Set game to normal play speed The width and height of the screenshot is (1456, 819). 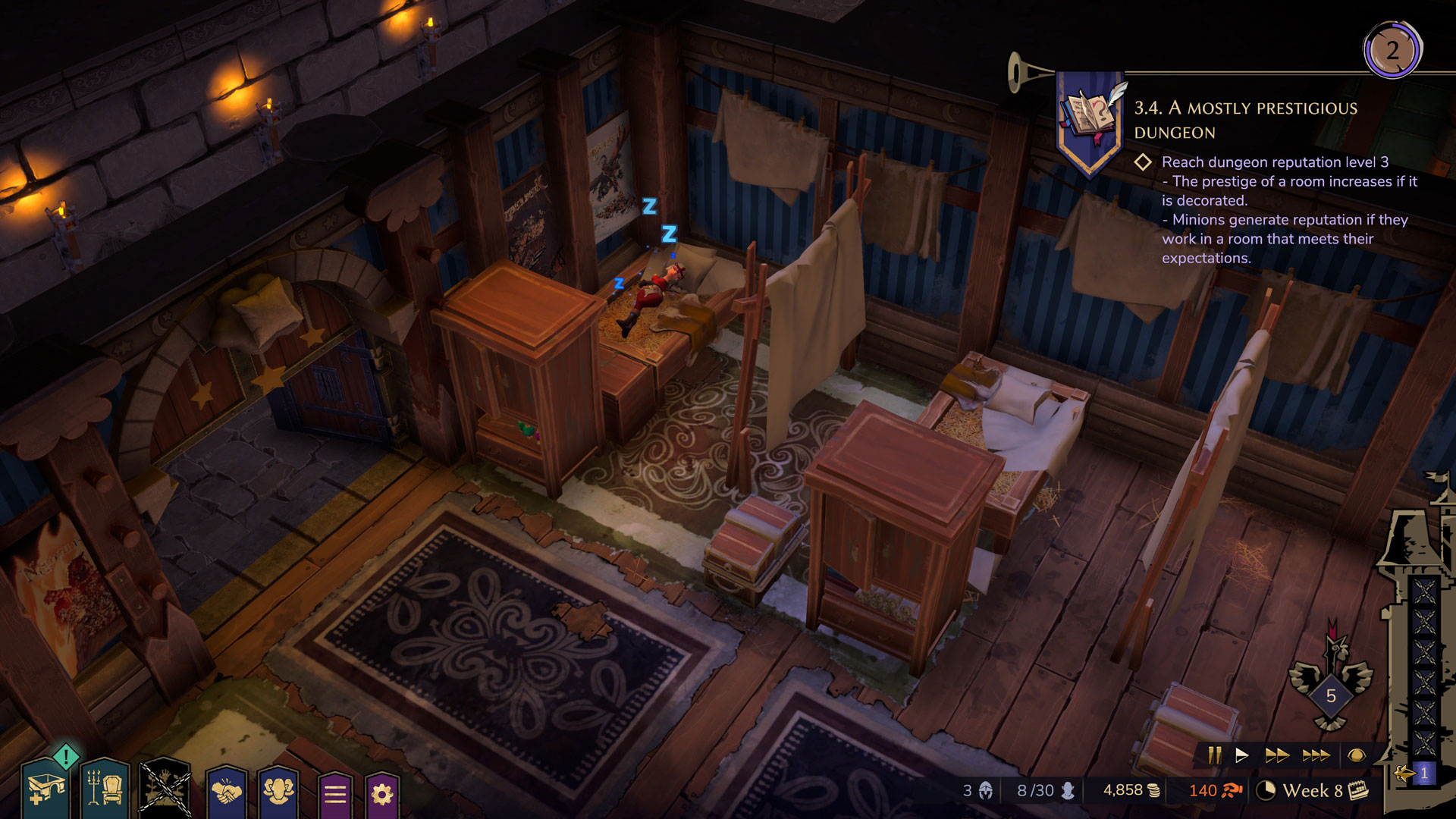pyautogui.click(x=1241, y=755)
